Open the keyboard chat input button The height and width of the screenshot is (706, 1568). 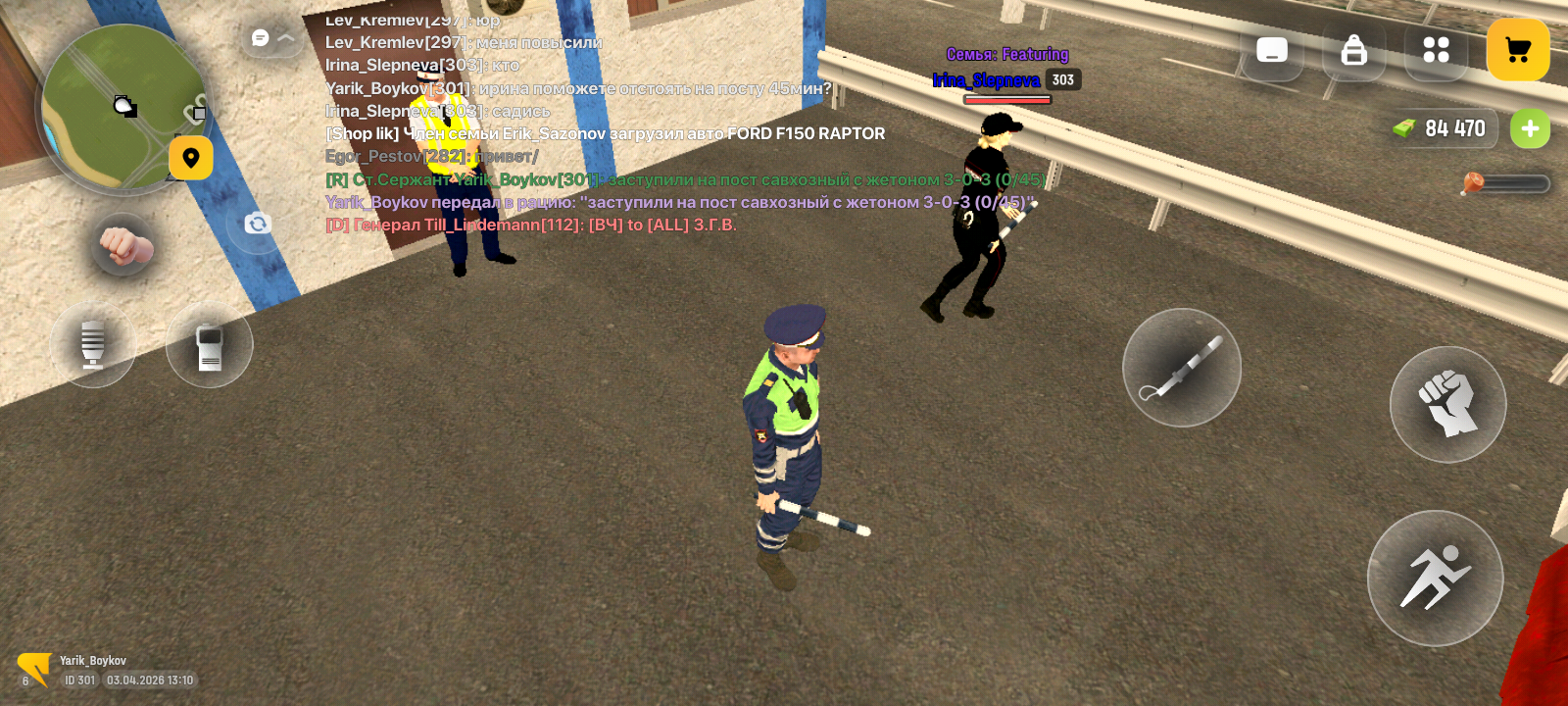coord(1272,50)
